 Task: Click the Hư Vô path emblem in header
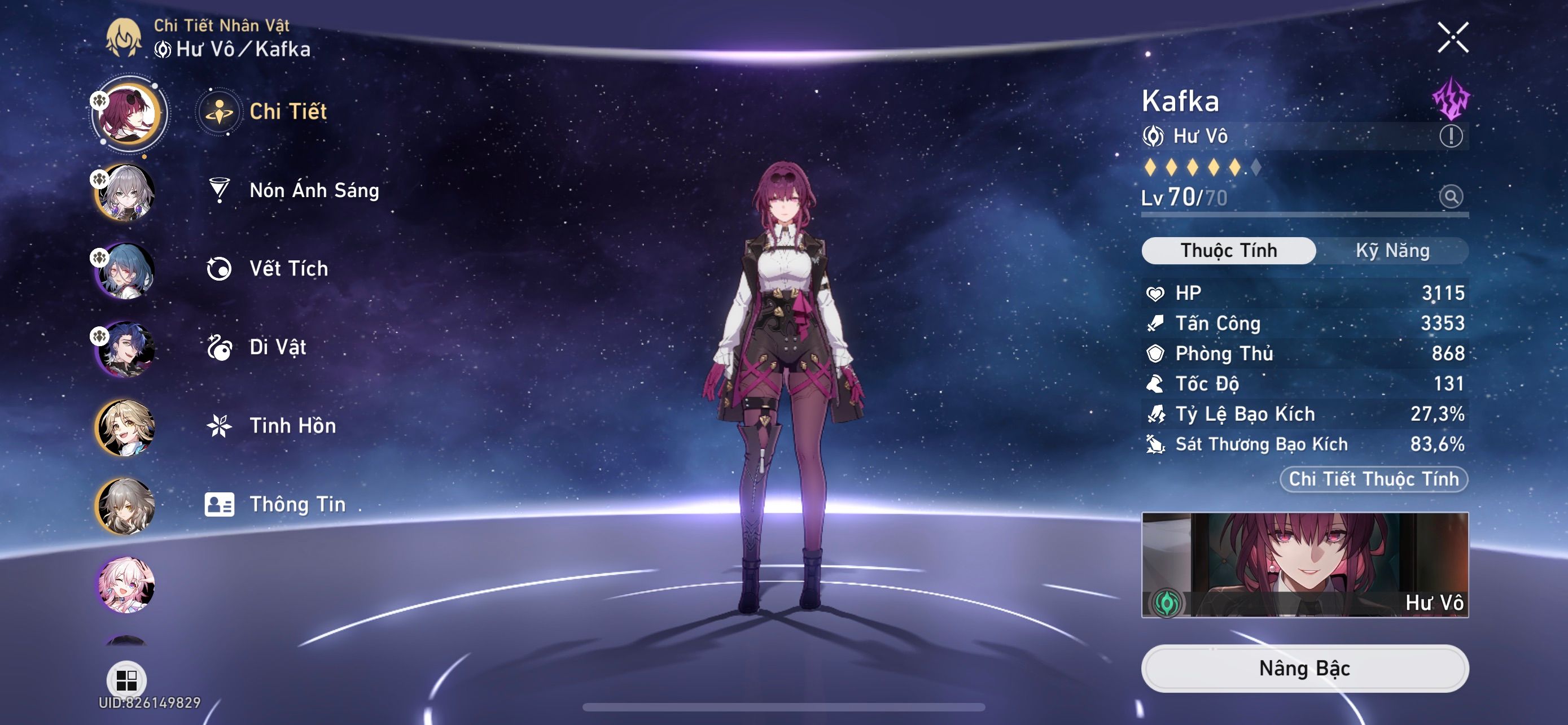point(163,50)
